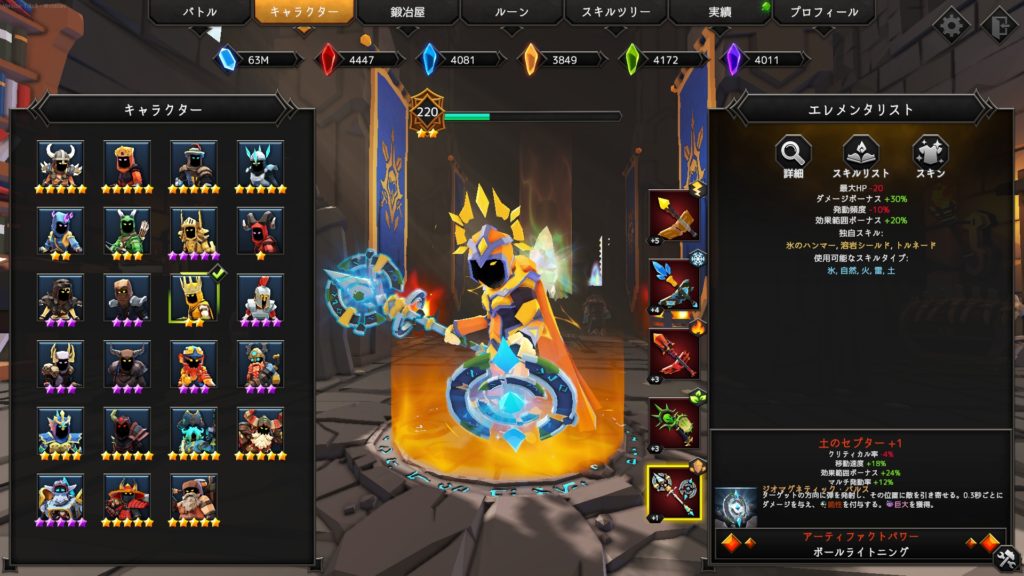This screenshot has height=576, width=1024.
Task: Open the スキン armor button
Action: click(929, 153)
